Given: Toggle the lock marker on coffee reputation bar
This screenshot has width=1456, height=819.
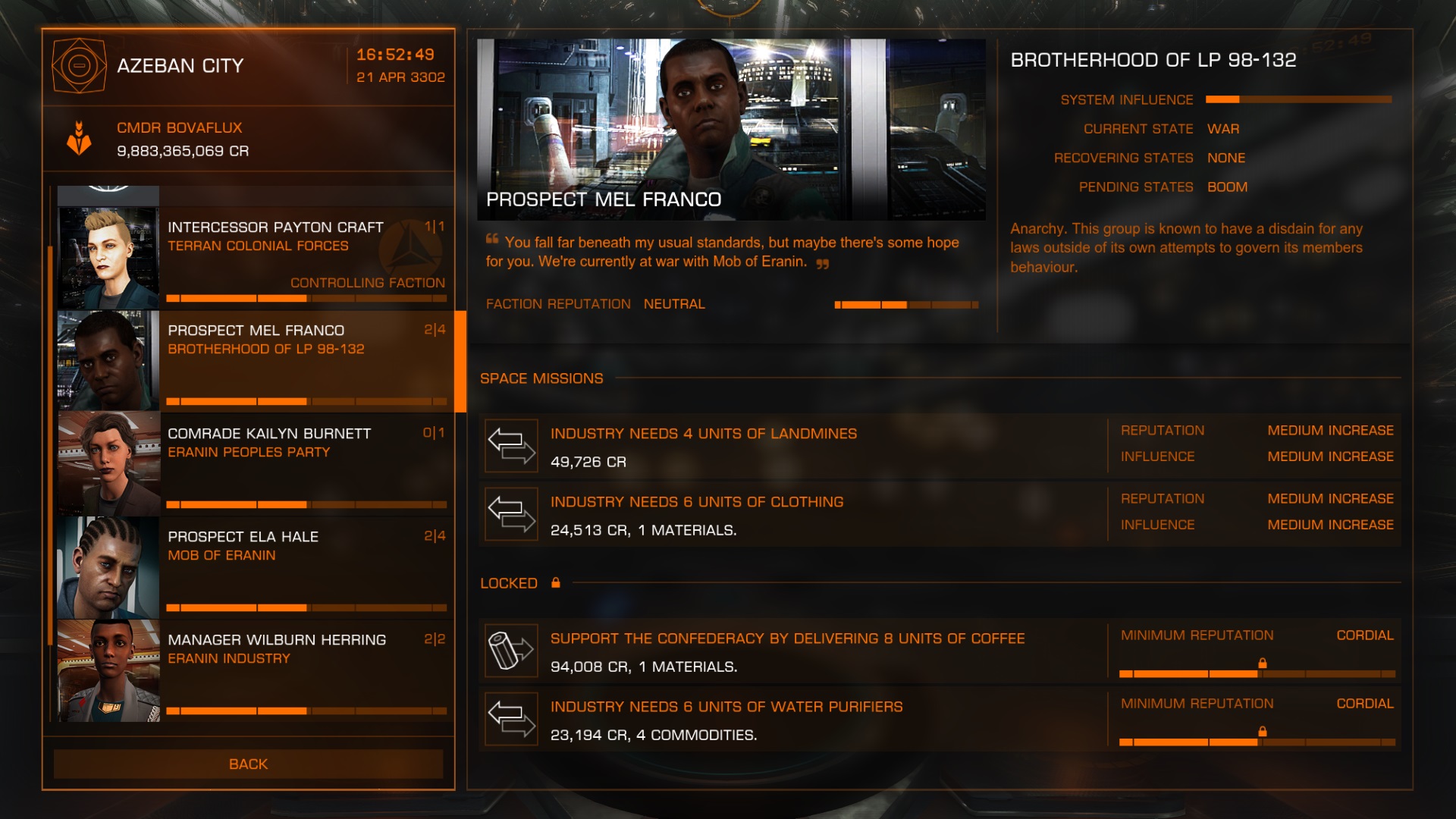Looking at the screenshot, I should point(1262,662).
